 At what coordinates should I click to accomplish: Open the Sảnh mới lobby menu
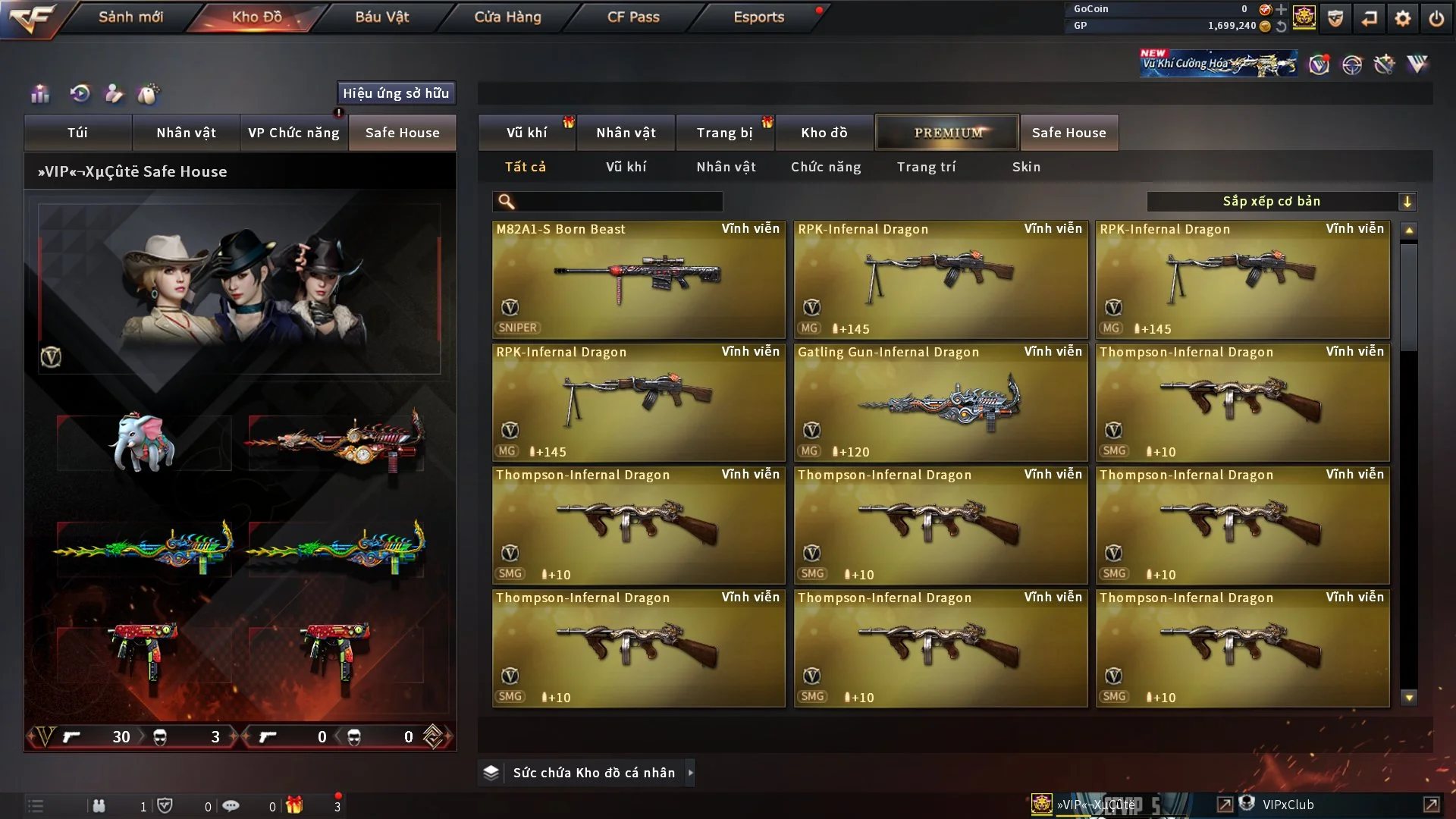click(x=130, y=17)
